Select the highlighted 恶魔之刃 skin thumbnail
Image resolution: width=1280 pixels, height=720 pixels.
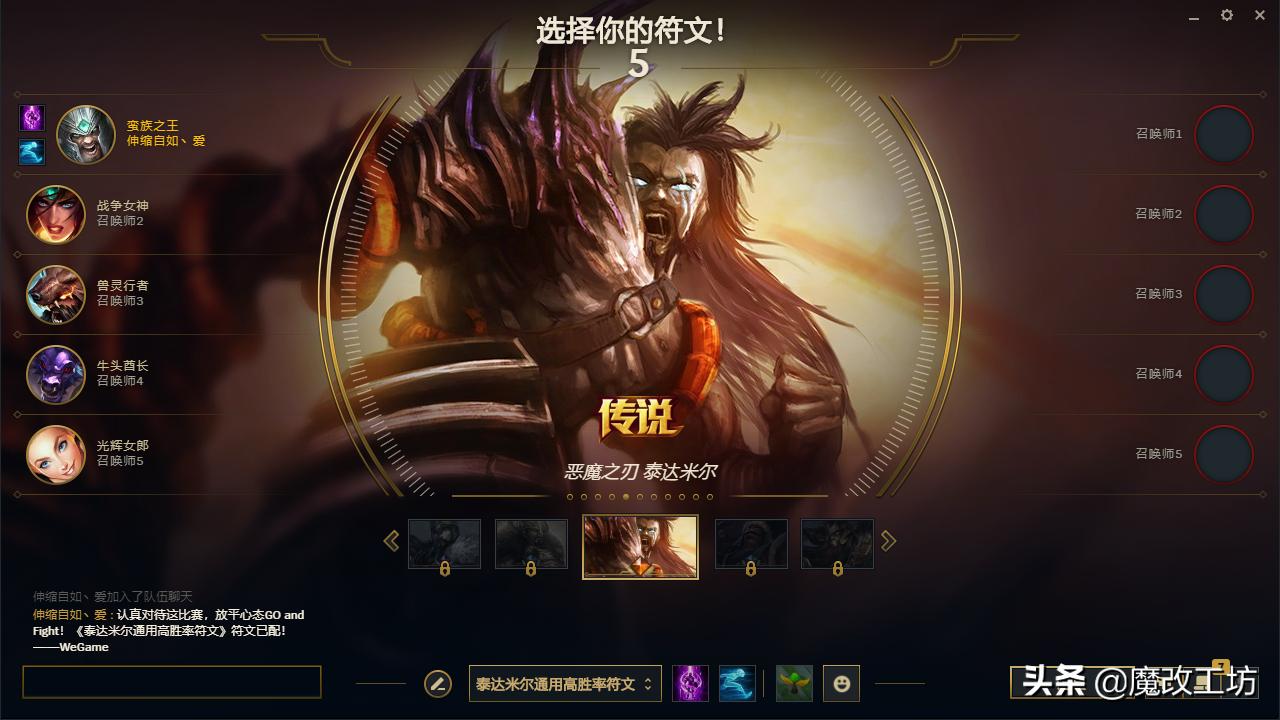(640, 544)
